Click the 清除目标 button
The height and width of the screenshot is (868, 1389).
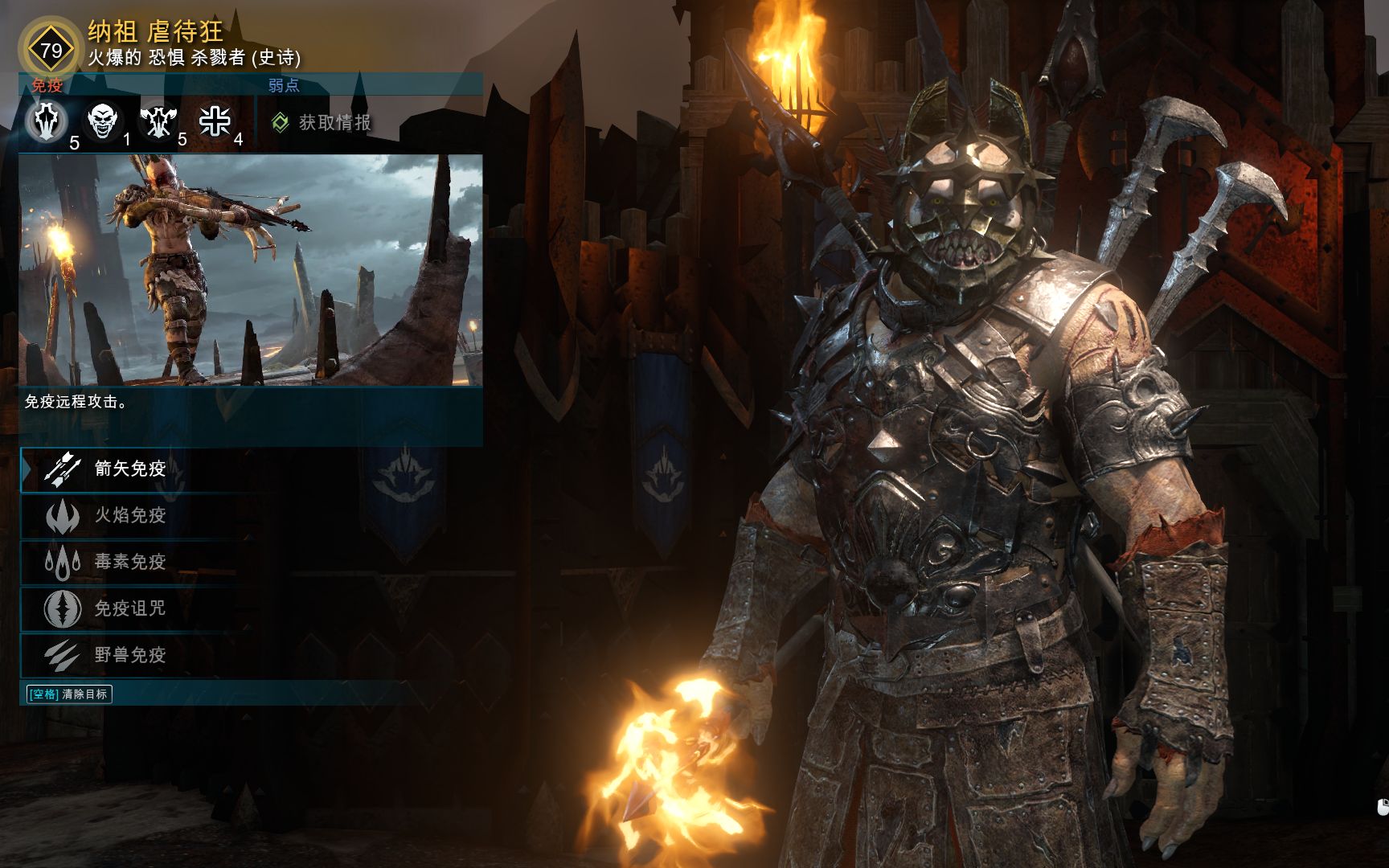69,694
